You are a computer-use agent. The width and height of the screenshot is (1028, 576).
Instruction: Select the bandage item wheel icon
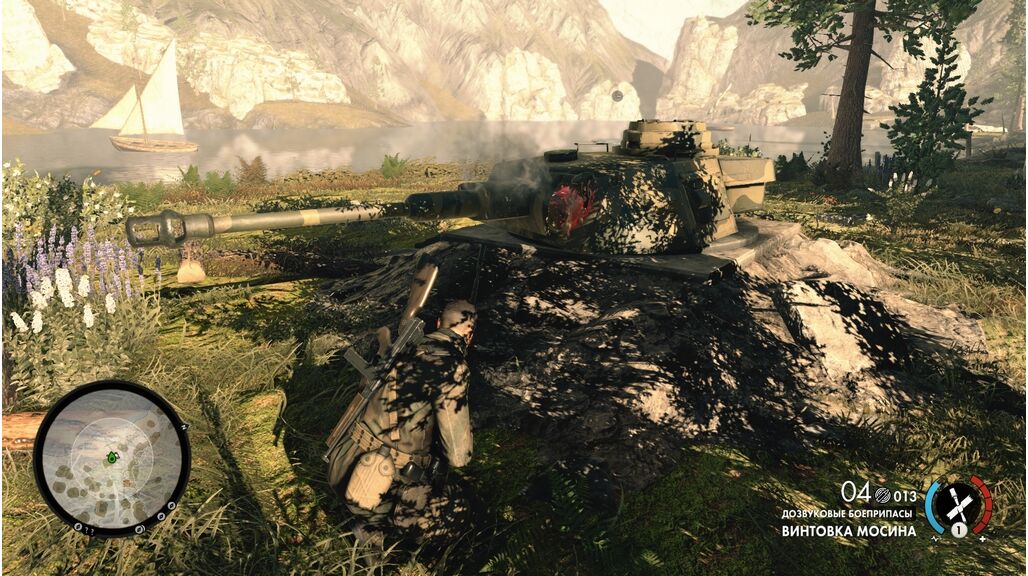(x=958, y=504)
